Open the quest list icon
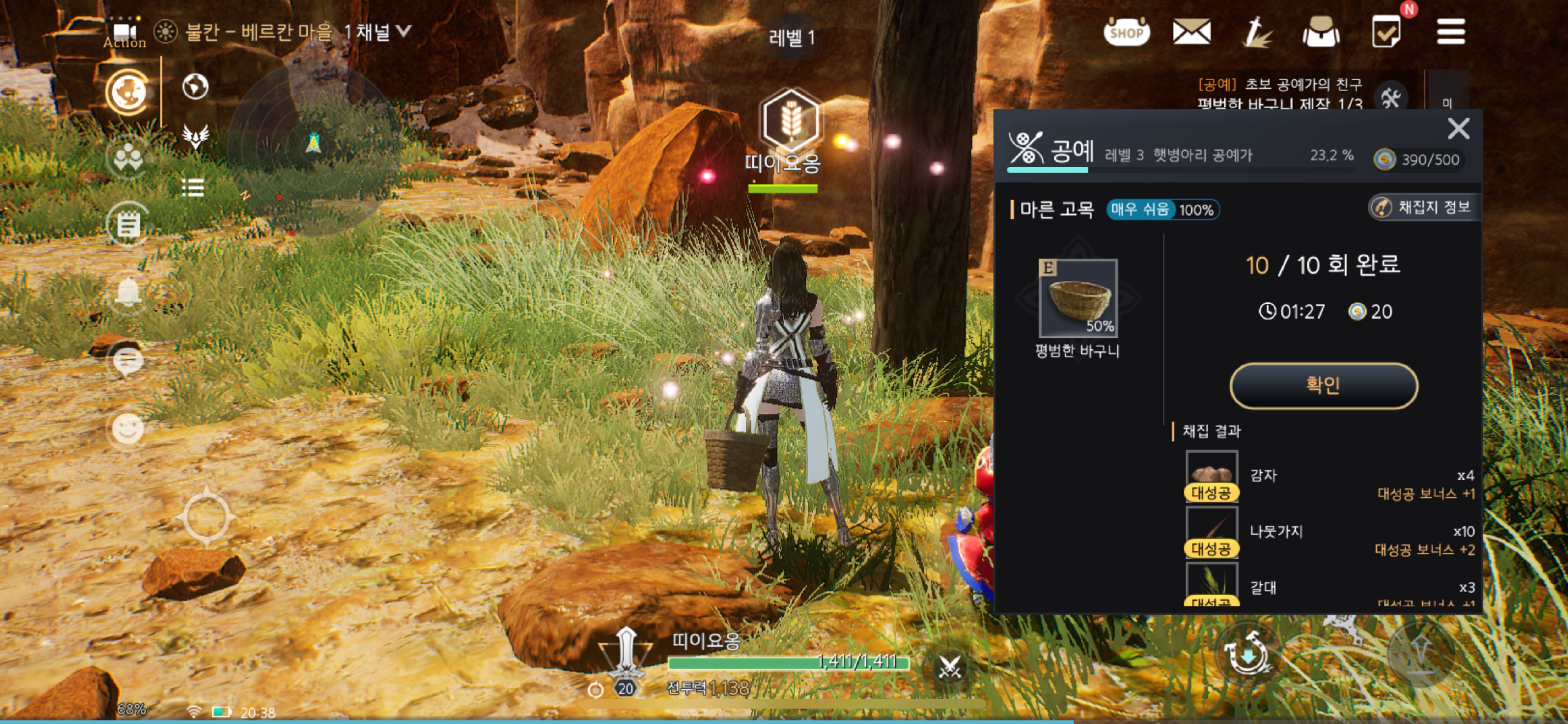Image resolution: width=1568 pixels, height=724 pixels. point(192,188)
